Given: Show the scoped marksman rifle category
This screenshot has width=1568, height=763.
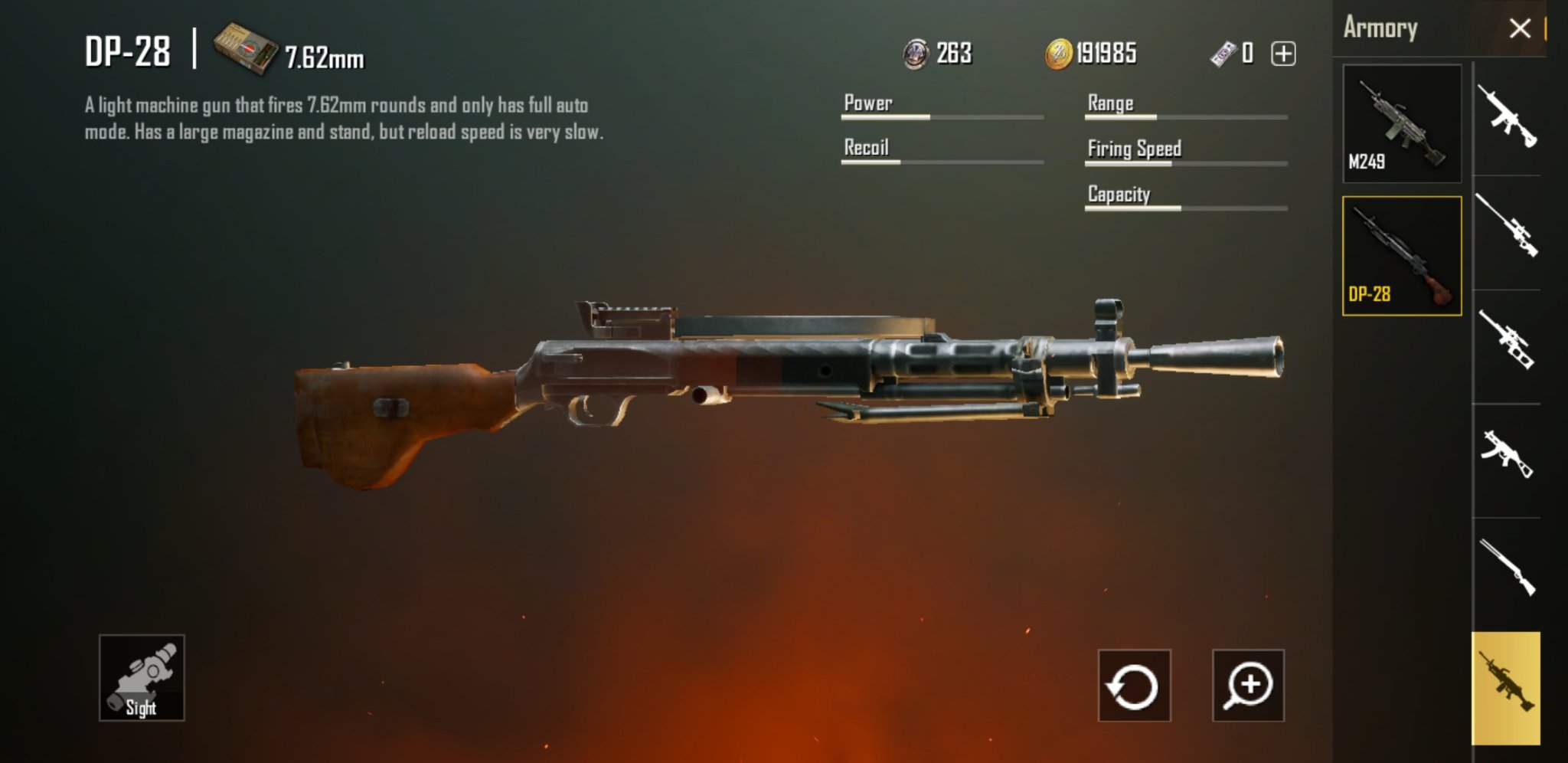Looking at the screenshot, I should [x=1507, y=340].
